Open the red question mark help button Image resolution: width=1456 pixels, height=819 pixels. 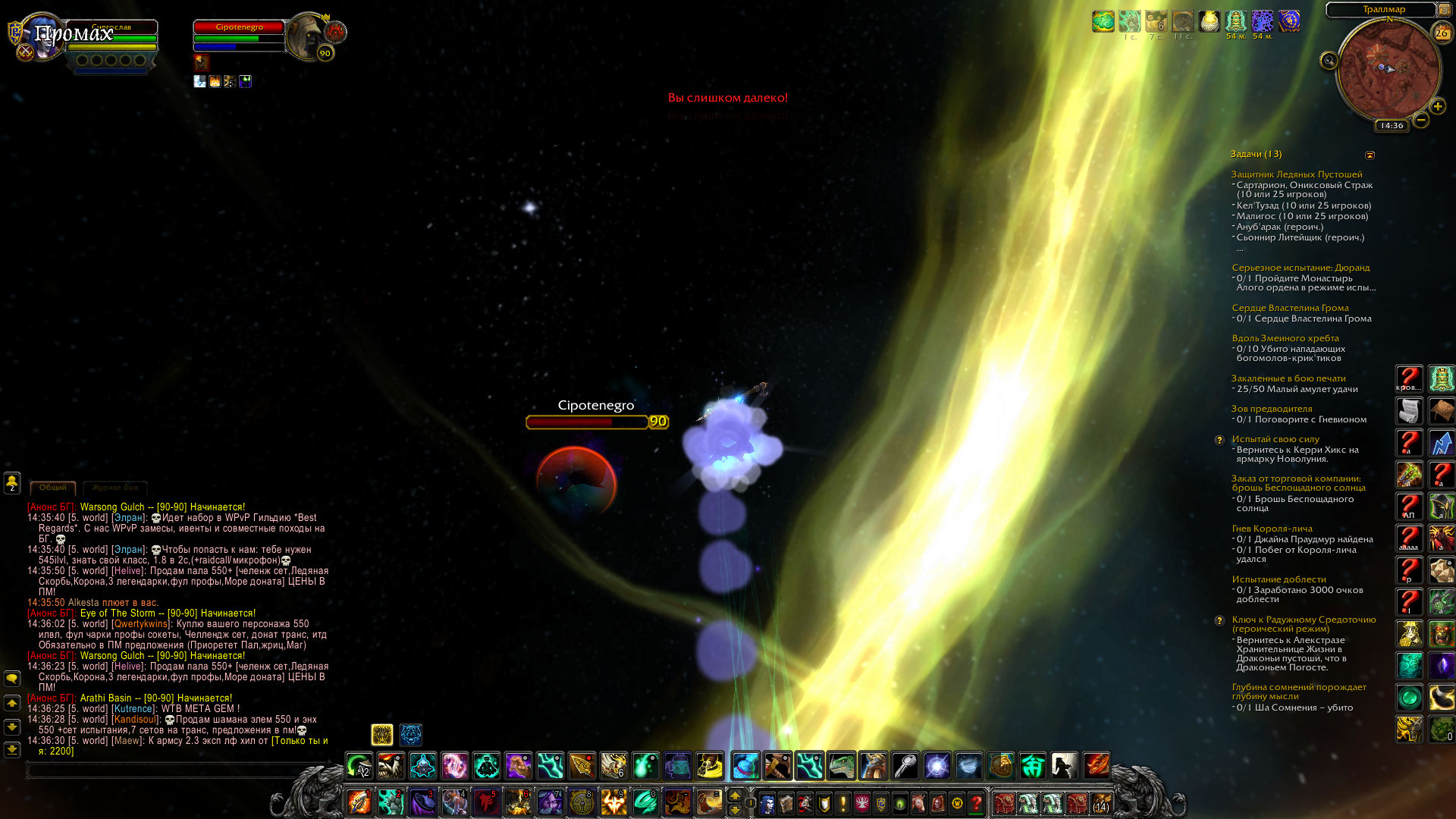pyautogui.click(x=976, y=803)
